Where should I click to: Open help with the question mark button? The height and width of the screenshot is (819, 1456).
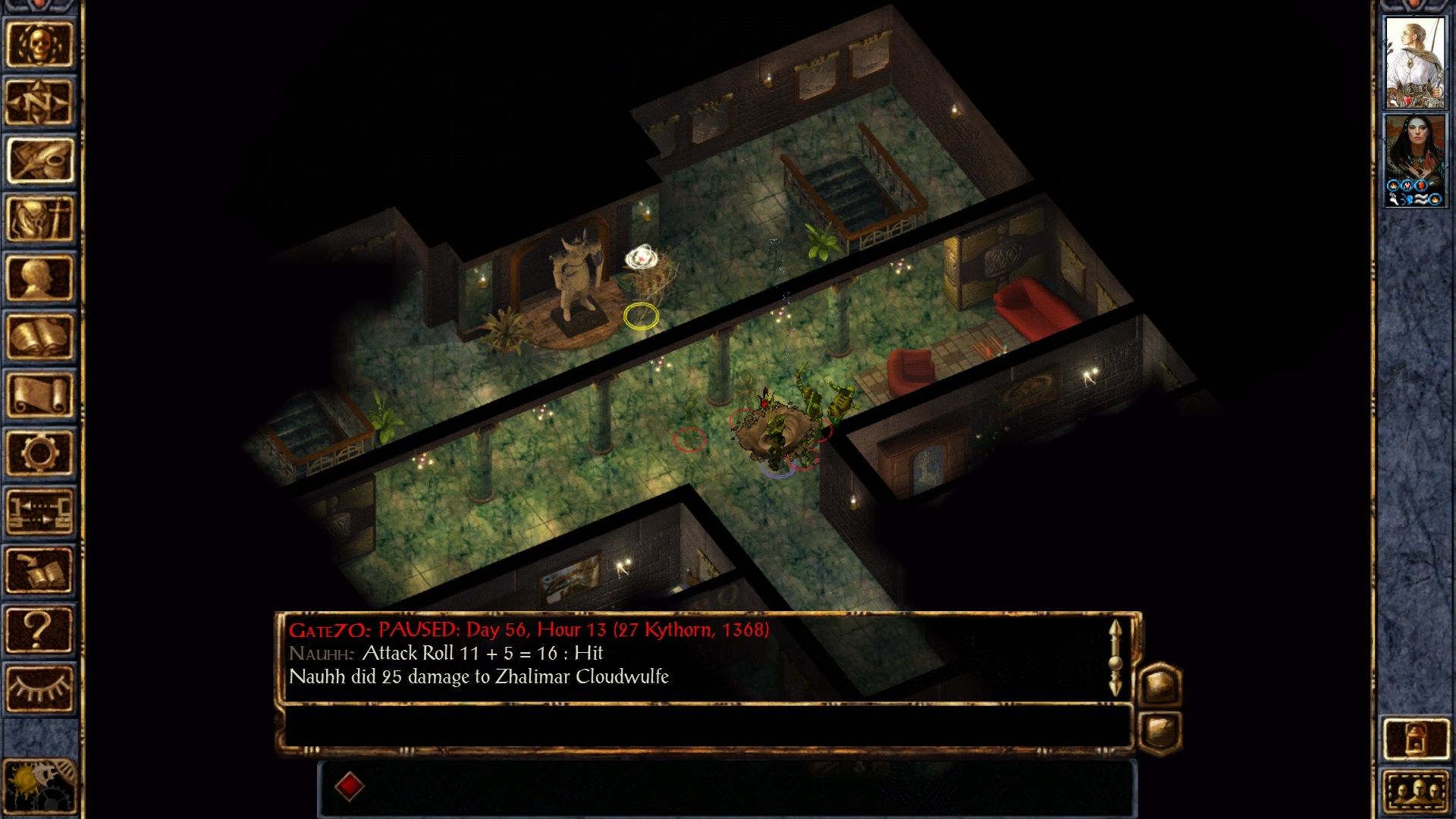tap(39, 629)
